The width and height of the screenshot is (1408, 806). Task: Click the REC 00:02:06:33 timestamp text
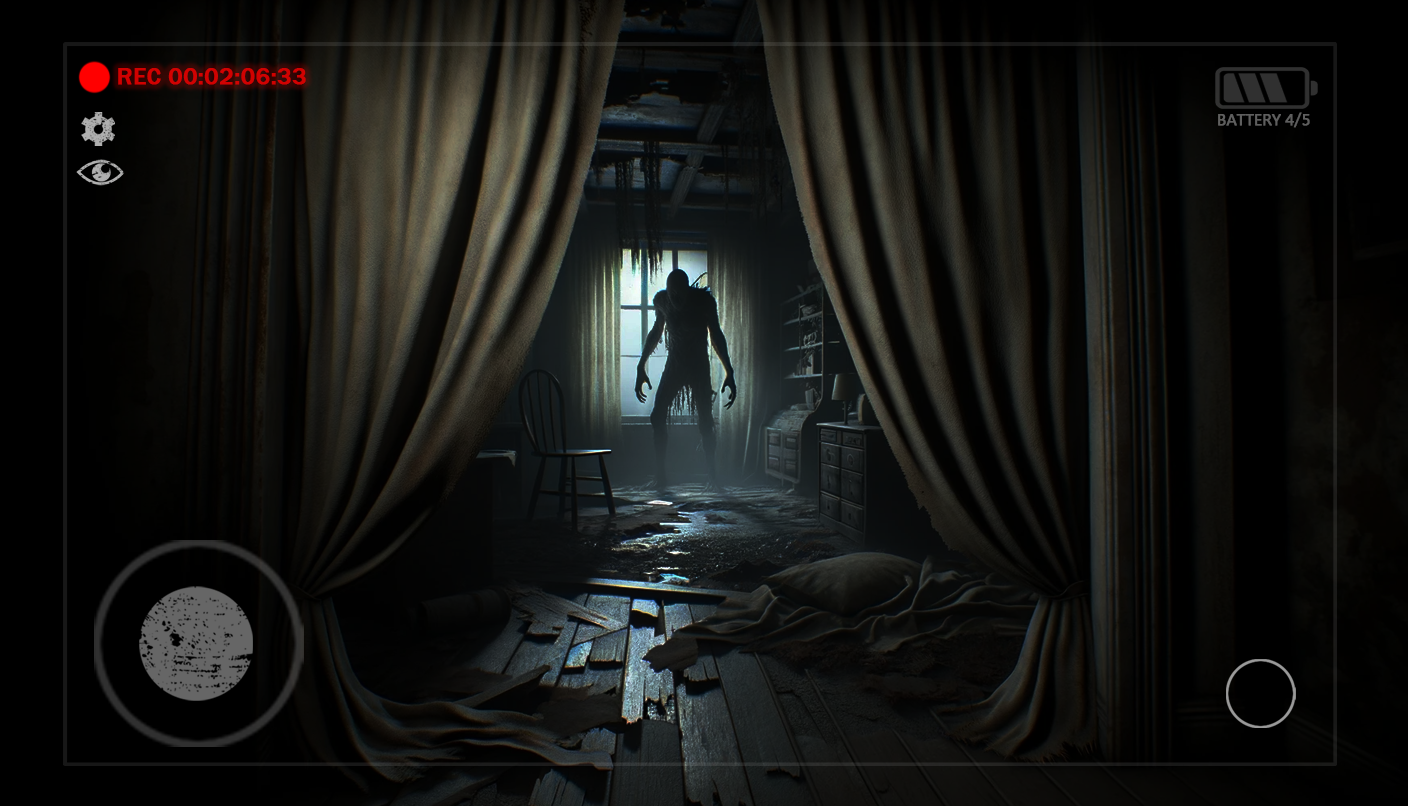click(x=211, y=77)
